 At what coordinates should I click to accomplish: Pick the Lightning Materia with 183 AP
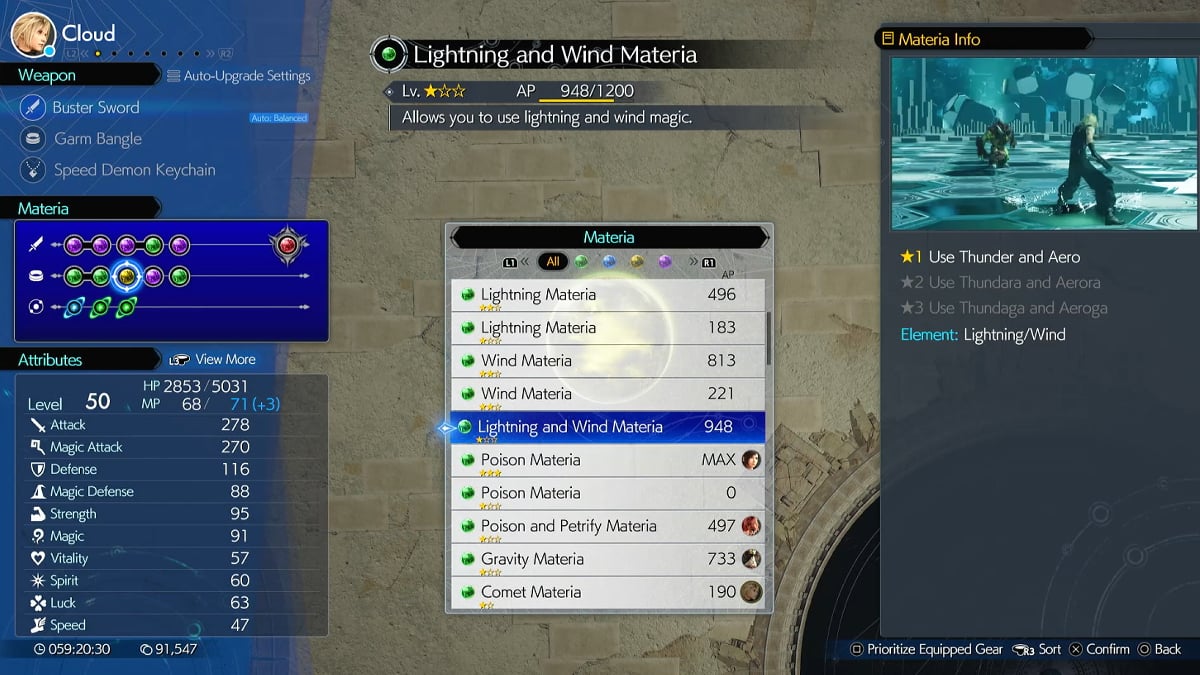click(x=607, y=328)
